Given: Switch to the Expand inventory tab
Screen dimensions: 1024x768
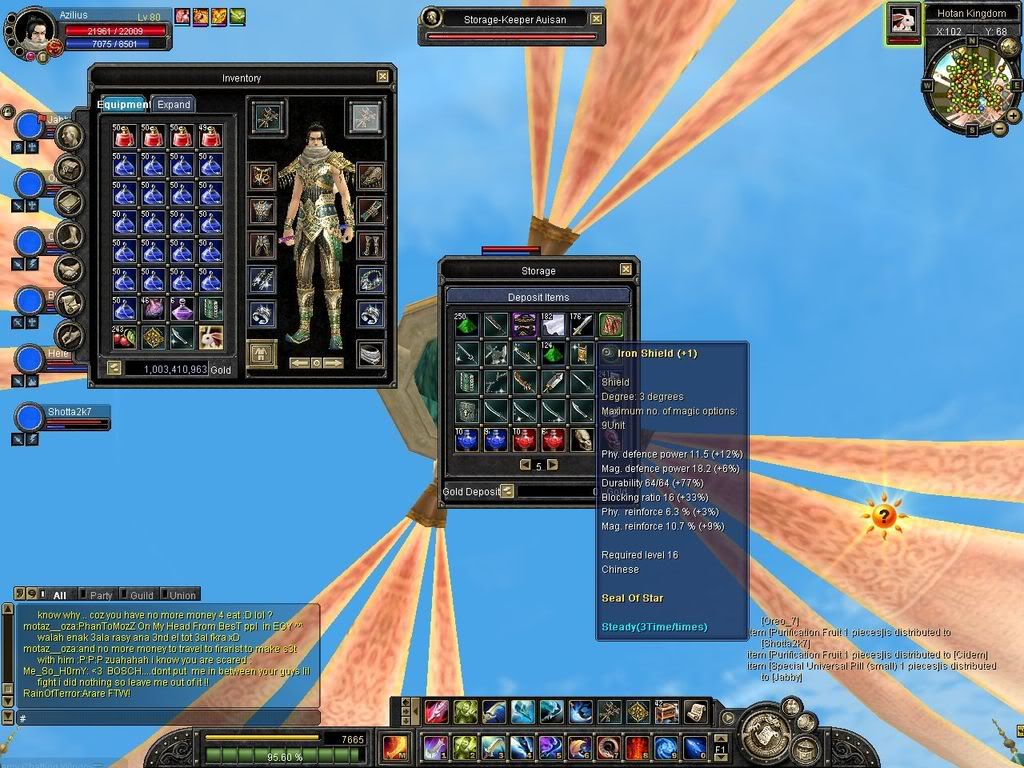Looking at the screenshot, I should (173, 104).
